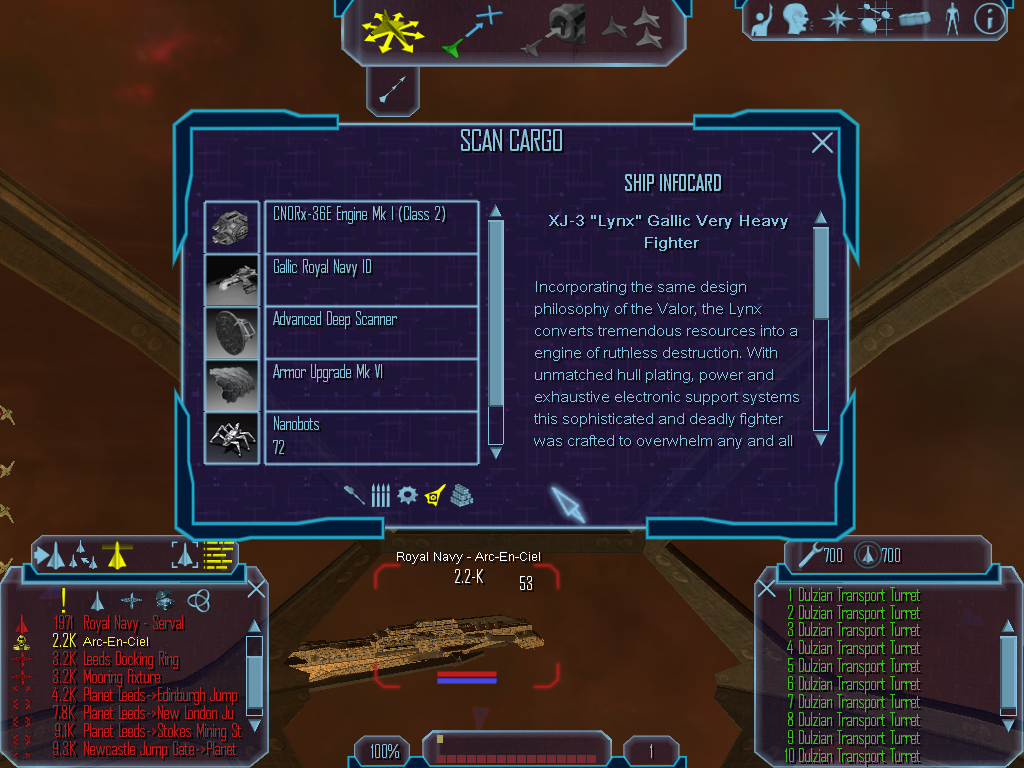
Task: Open the information 'i' icon
Action: 989,18
